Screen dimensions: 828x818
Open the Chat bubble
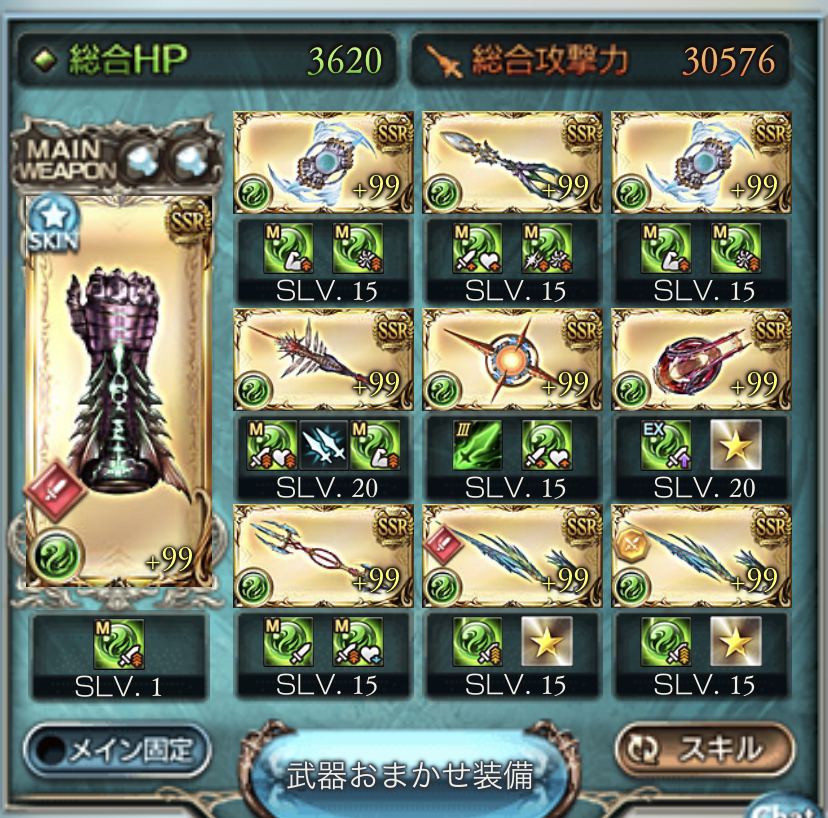tap(798, 806)
